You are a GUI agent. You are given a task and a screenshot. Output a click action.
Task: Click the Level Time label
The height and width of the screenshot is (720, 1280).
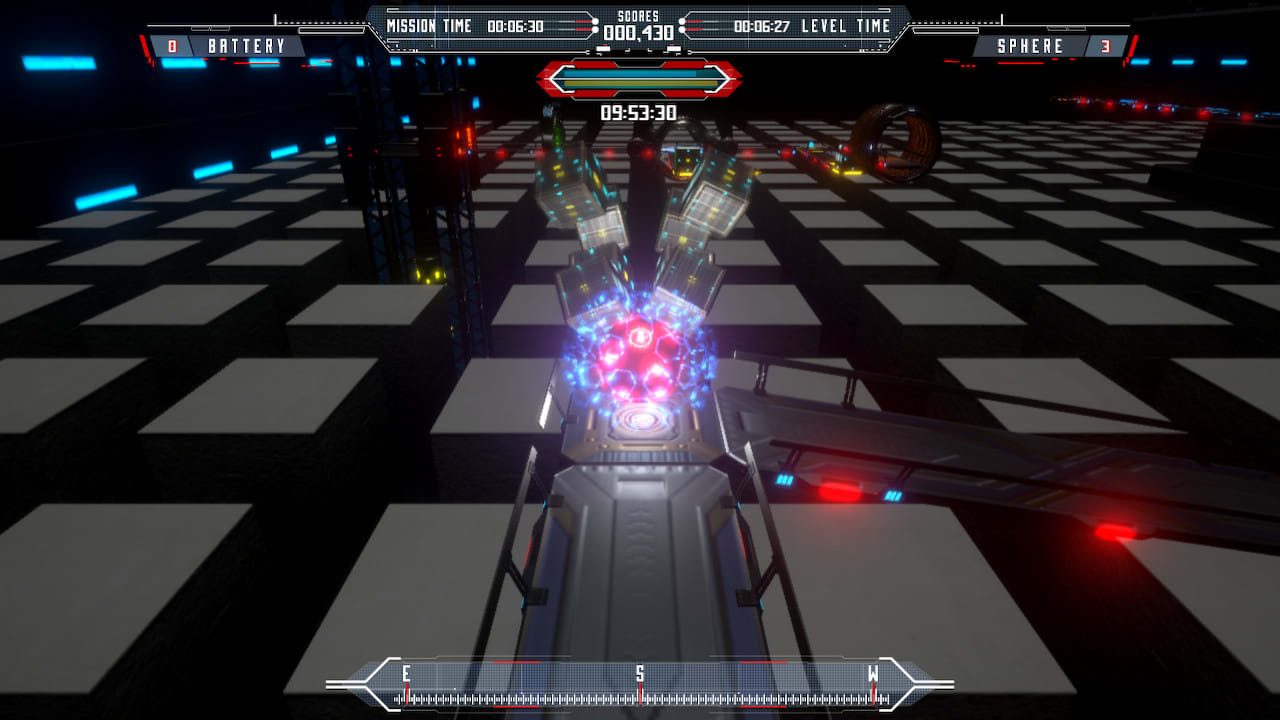pyautogui.click(x=844, y=26)
